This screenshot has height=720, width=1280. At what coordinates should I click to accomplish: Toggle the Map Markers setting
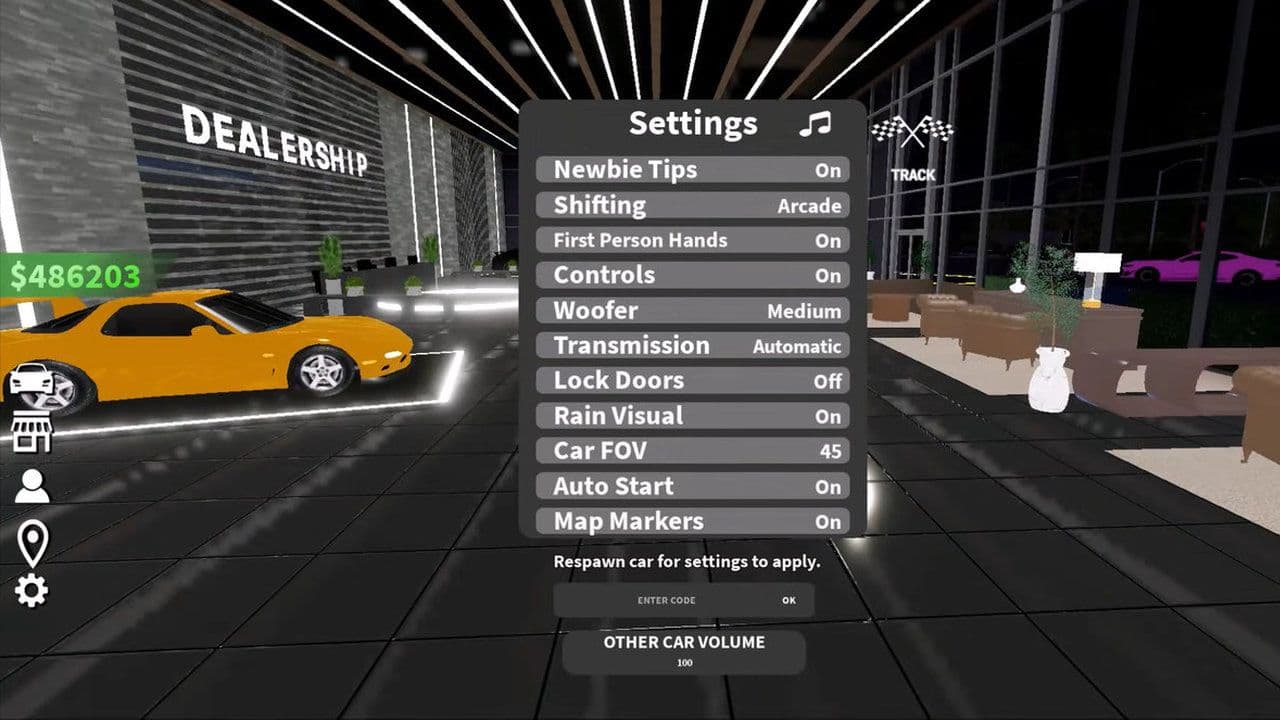pyautogui.click(x=692, y=521)
